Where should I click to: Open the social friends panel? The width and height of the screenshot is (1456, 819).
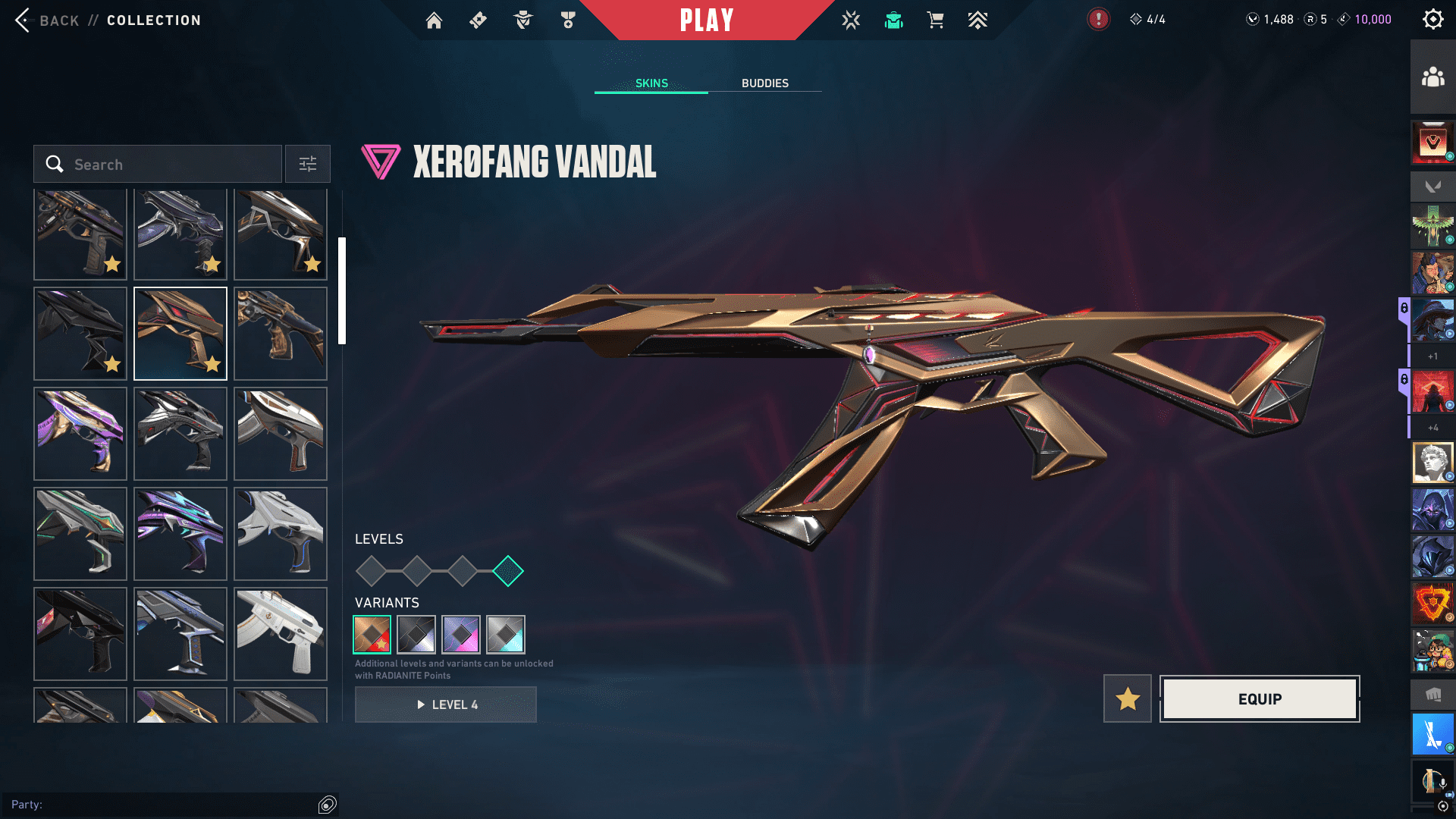pos(1432,77)
